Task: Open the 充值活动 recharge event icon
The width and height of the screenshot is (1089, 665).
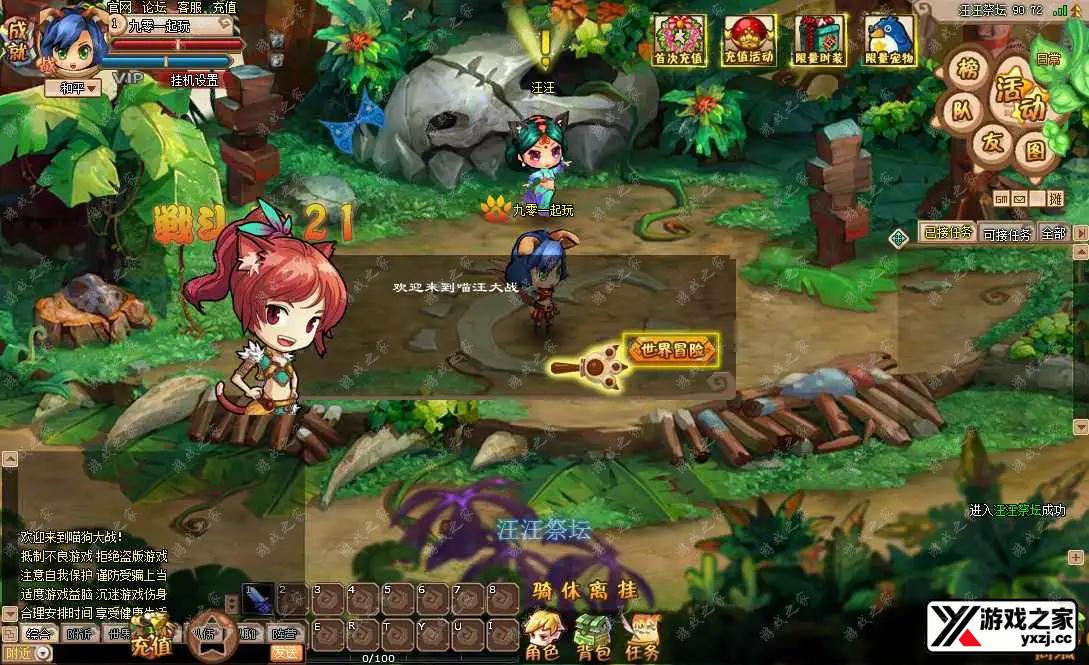Action: (x=749, y=40)
